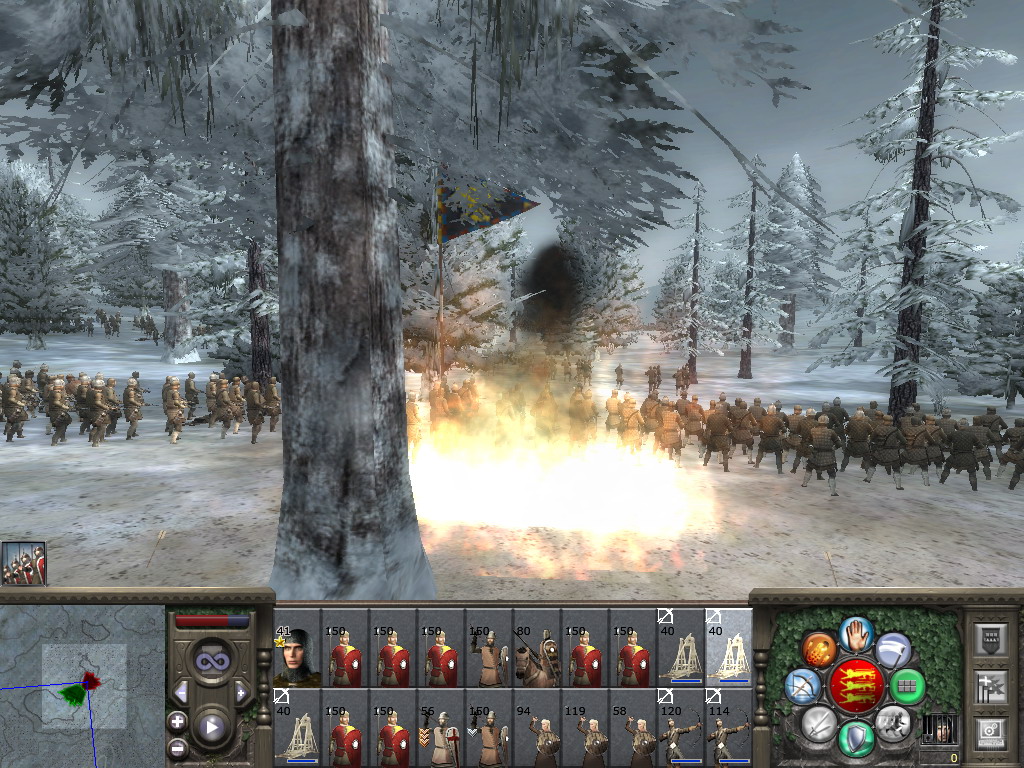
Task: Zoom in the minimap with plus button
Action: coord(177,721)
